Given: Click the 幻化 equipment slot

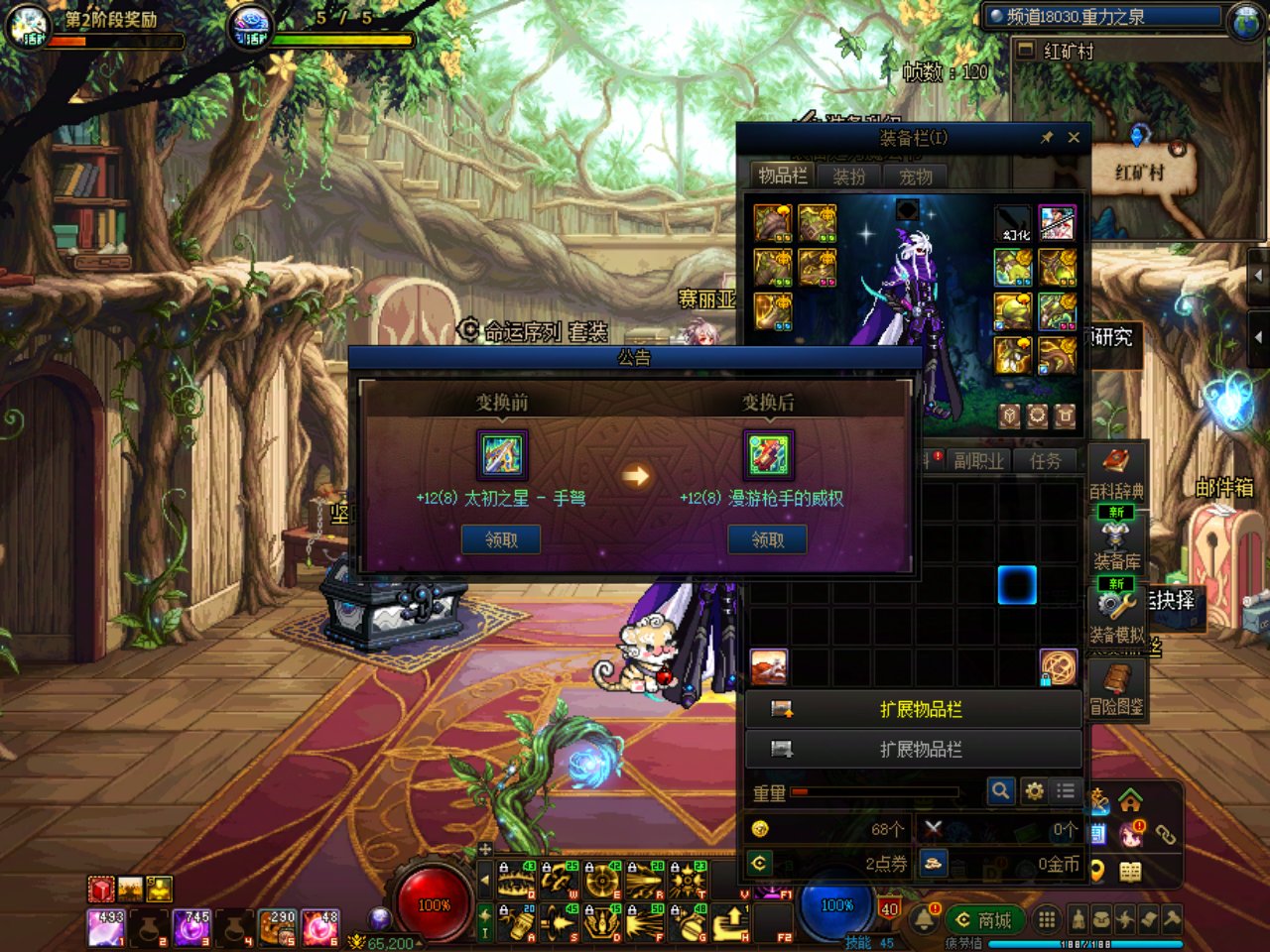Looking at the screenshot, I should pyautogui.click(x=1013, y=223).
